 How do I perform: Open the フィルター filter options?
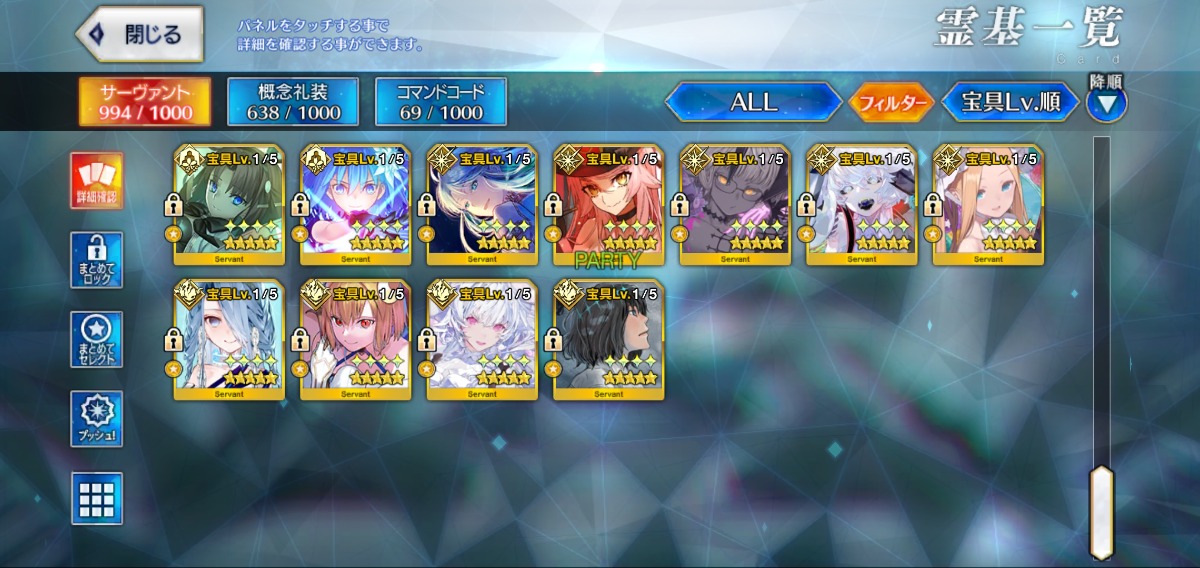892,102
